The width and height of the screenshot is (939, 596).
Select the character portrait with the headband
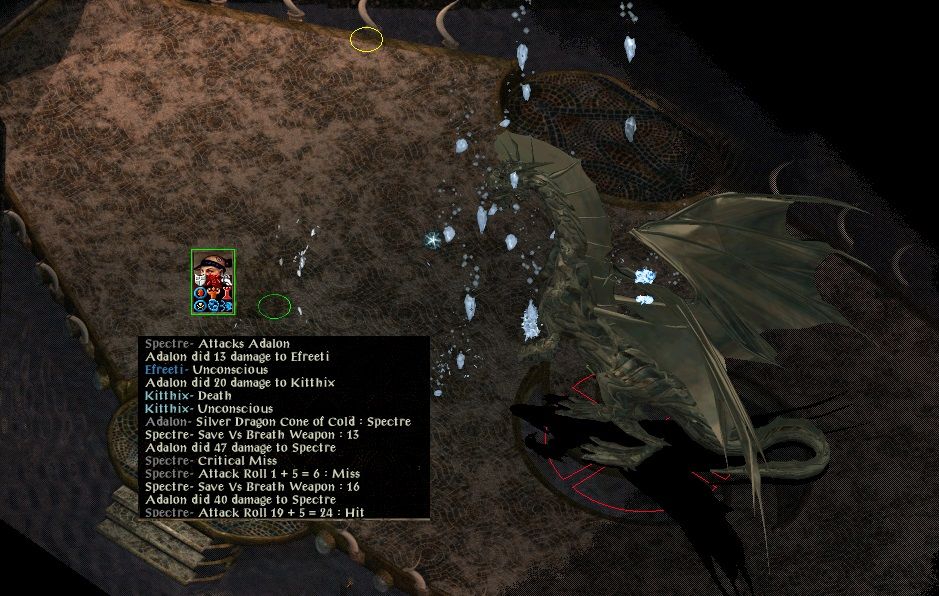point(213,271)
